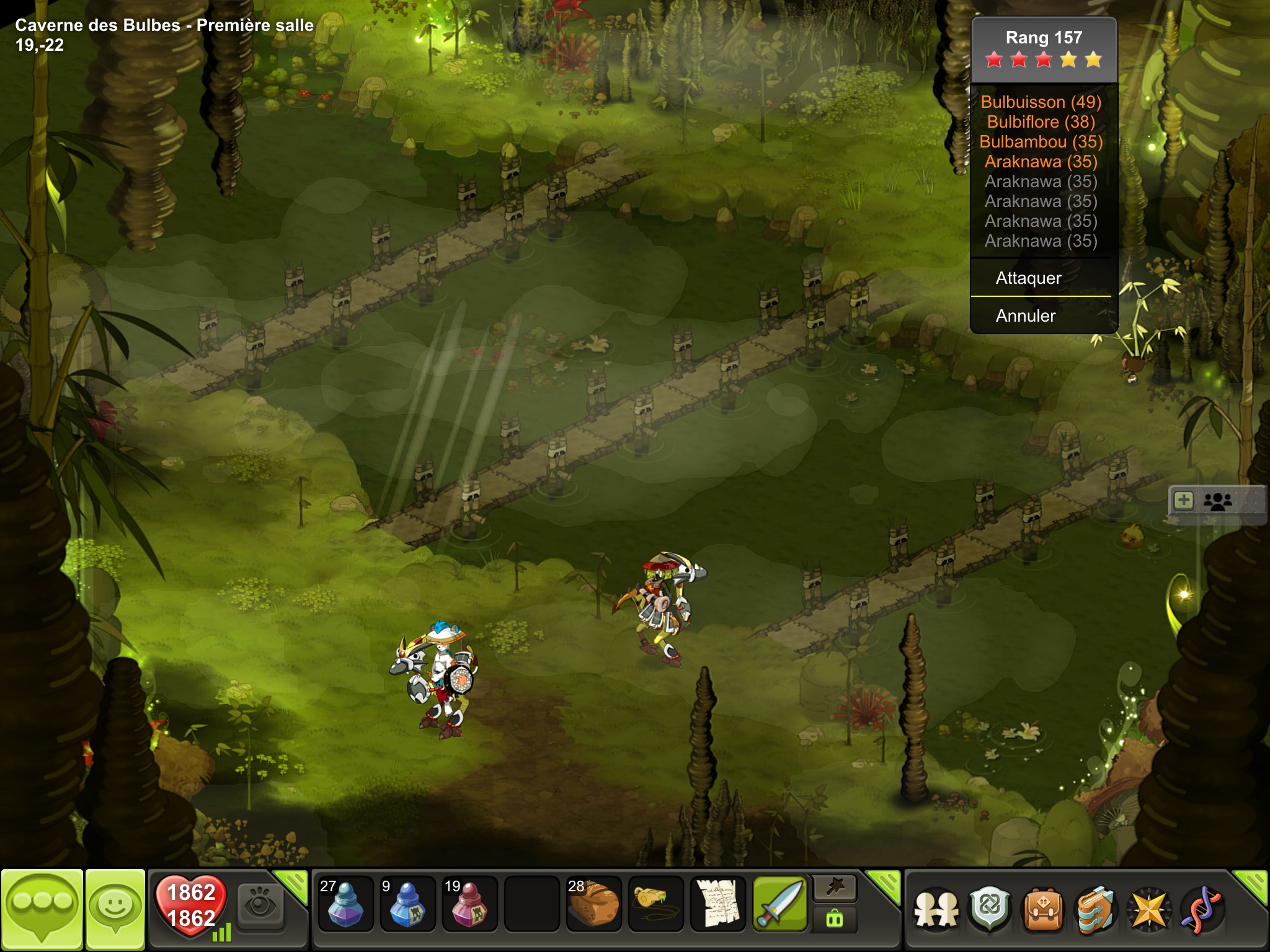Open the friends list icon
The height and width of the screenshot is (952, 1270).
(937, 910)
